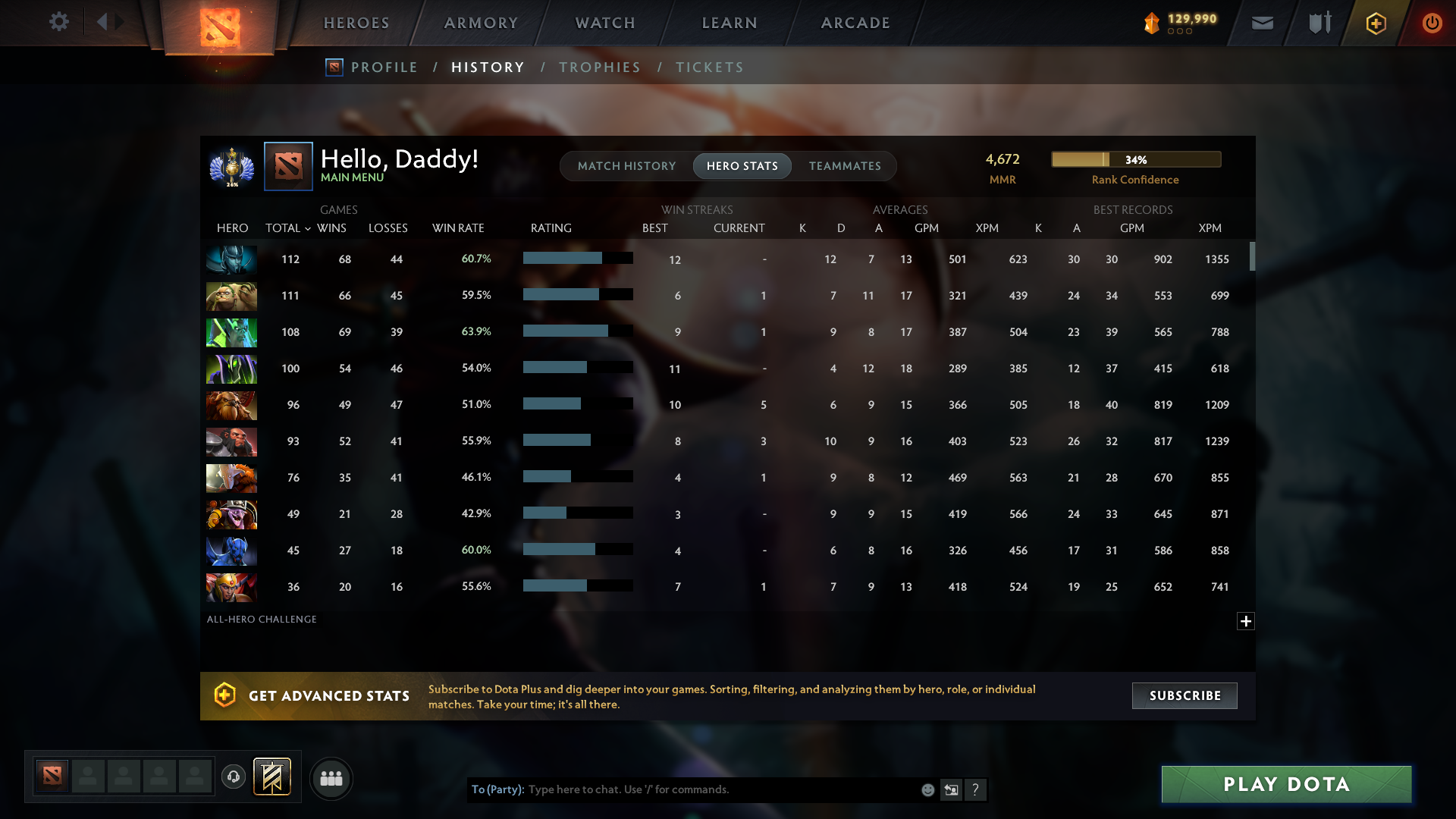Open the mail inbox icon
This screenshot has height=819, width=1456.
tap(1262, 23)
